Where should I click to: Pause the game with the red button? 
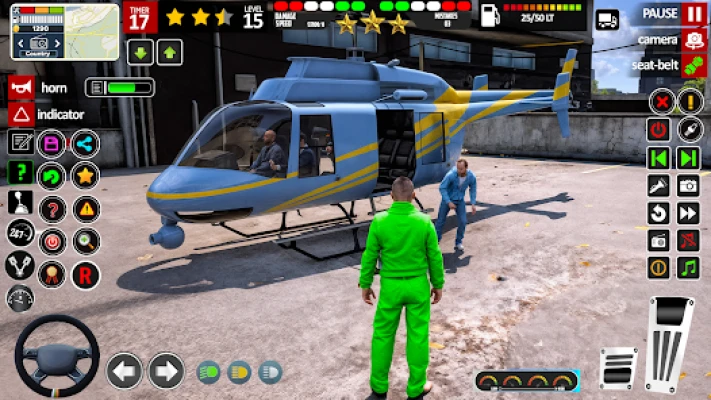(694, 14)
